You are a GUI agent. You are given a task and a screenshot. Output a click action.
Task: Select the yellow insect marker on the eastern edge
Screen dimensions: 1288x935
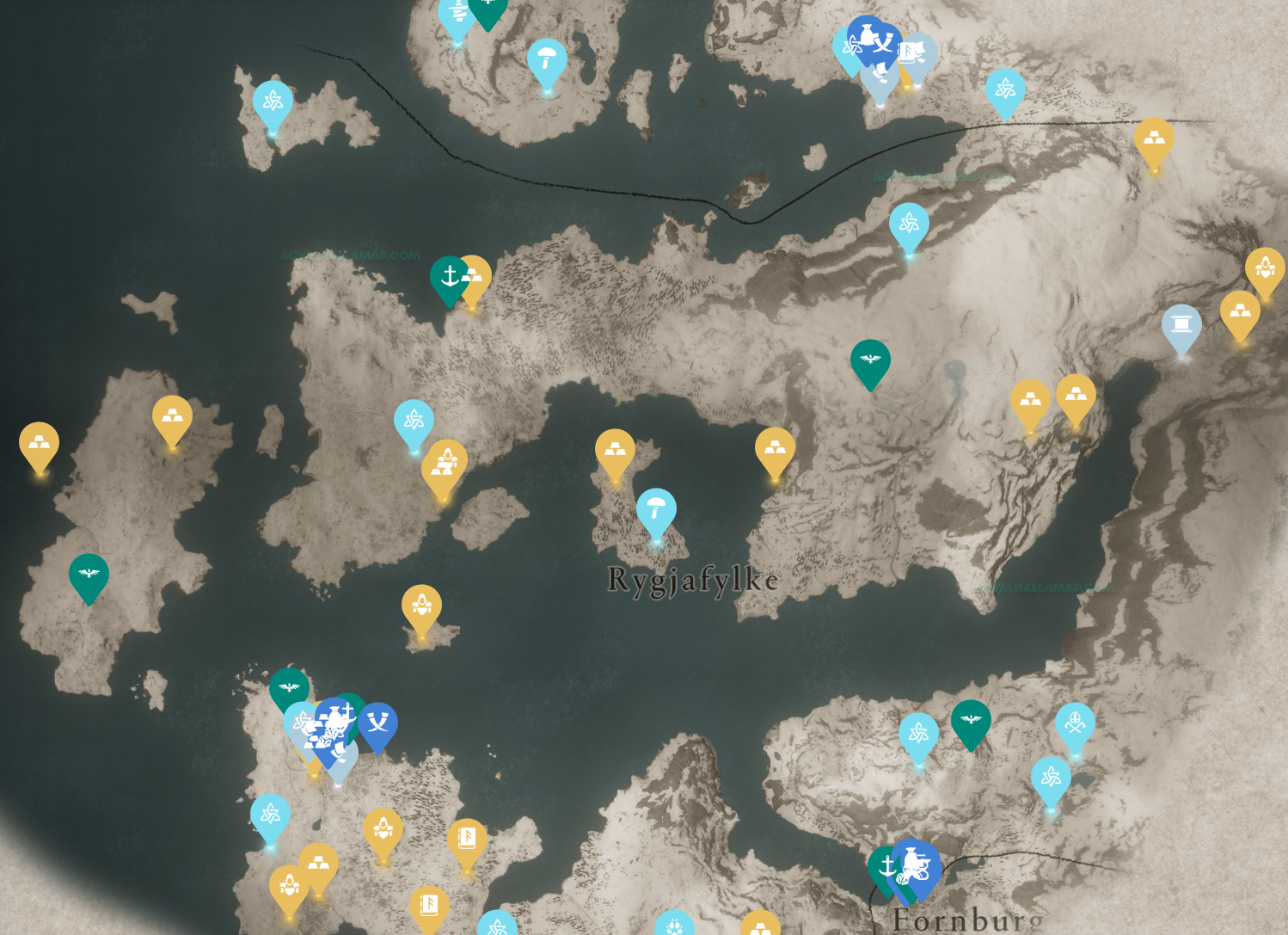tap(1266, 268)
